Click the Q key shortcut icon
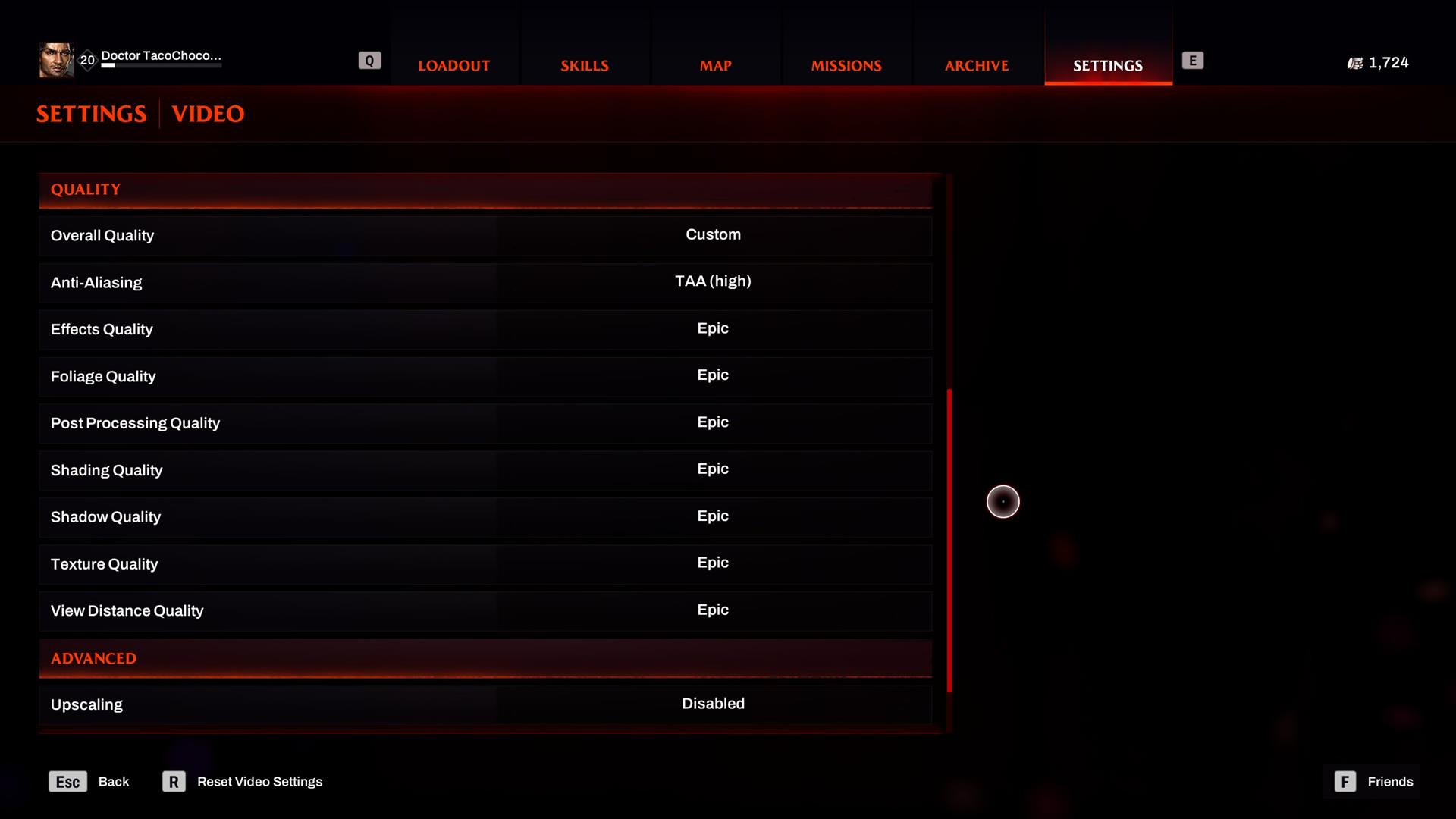1456x819 pixels. (x=369, y=59)
